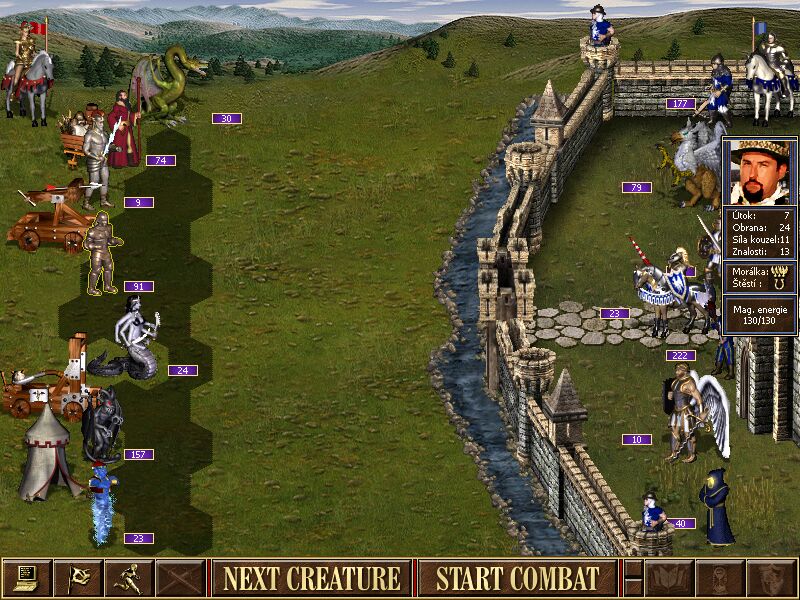
Task: Click the greyed-out shield defend button
Action: 770,578
